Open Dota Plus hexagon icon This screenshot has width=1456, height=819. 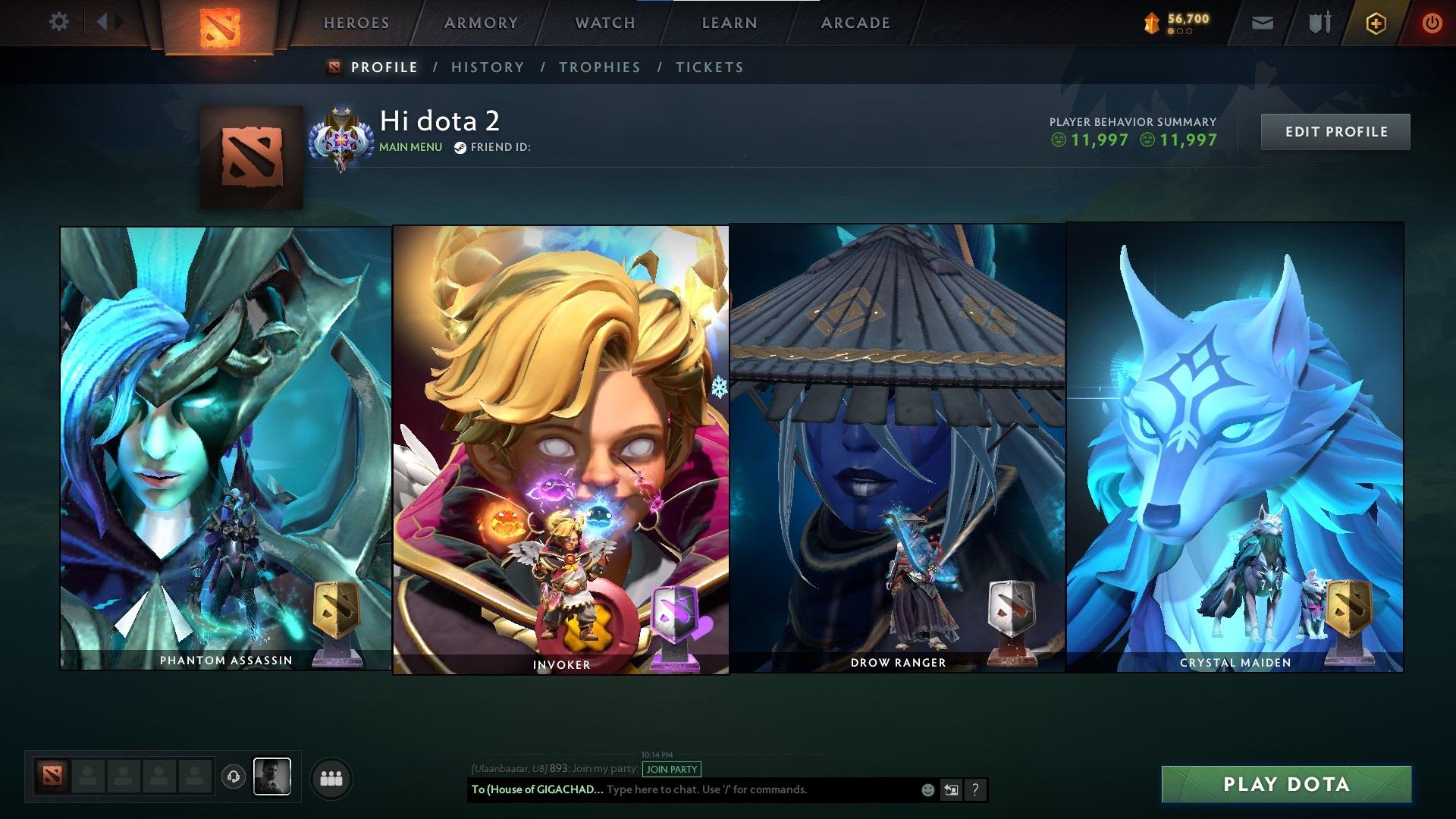1376,22
